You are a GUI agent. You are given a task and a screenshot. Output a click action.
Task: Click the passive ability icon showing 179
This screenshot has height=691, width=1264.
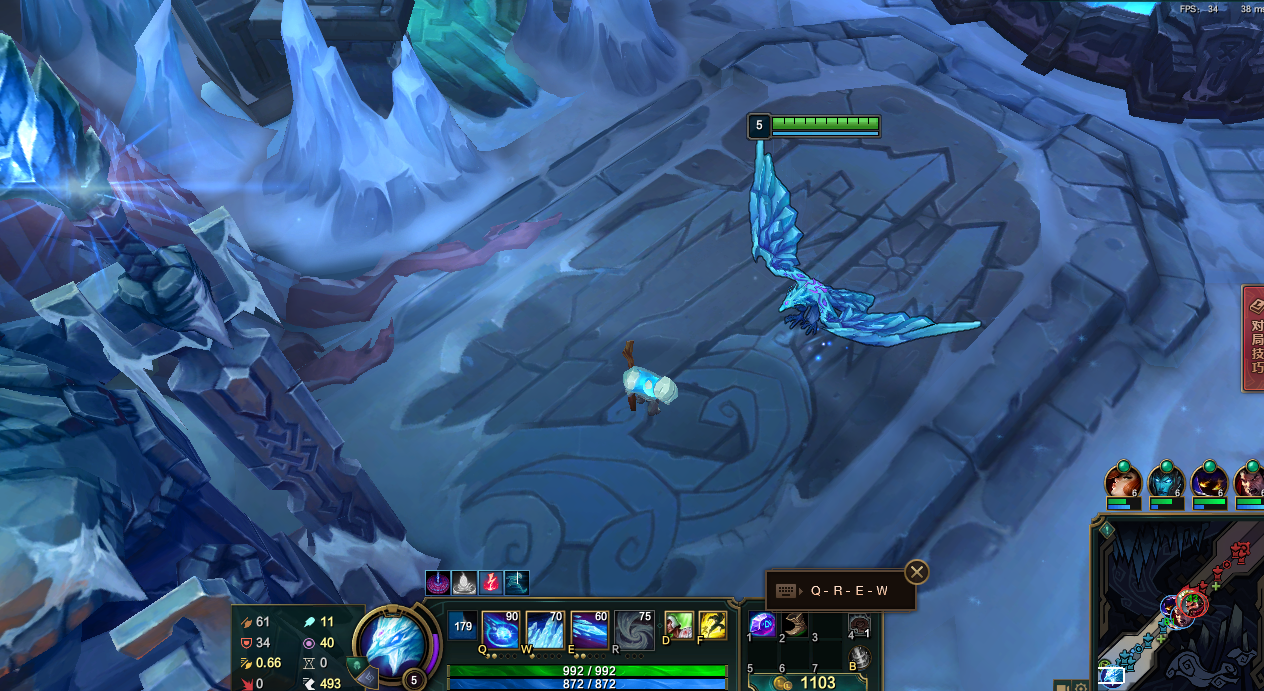pyautogui.click(x=462, y=627)
